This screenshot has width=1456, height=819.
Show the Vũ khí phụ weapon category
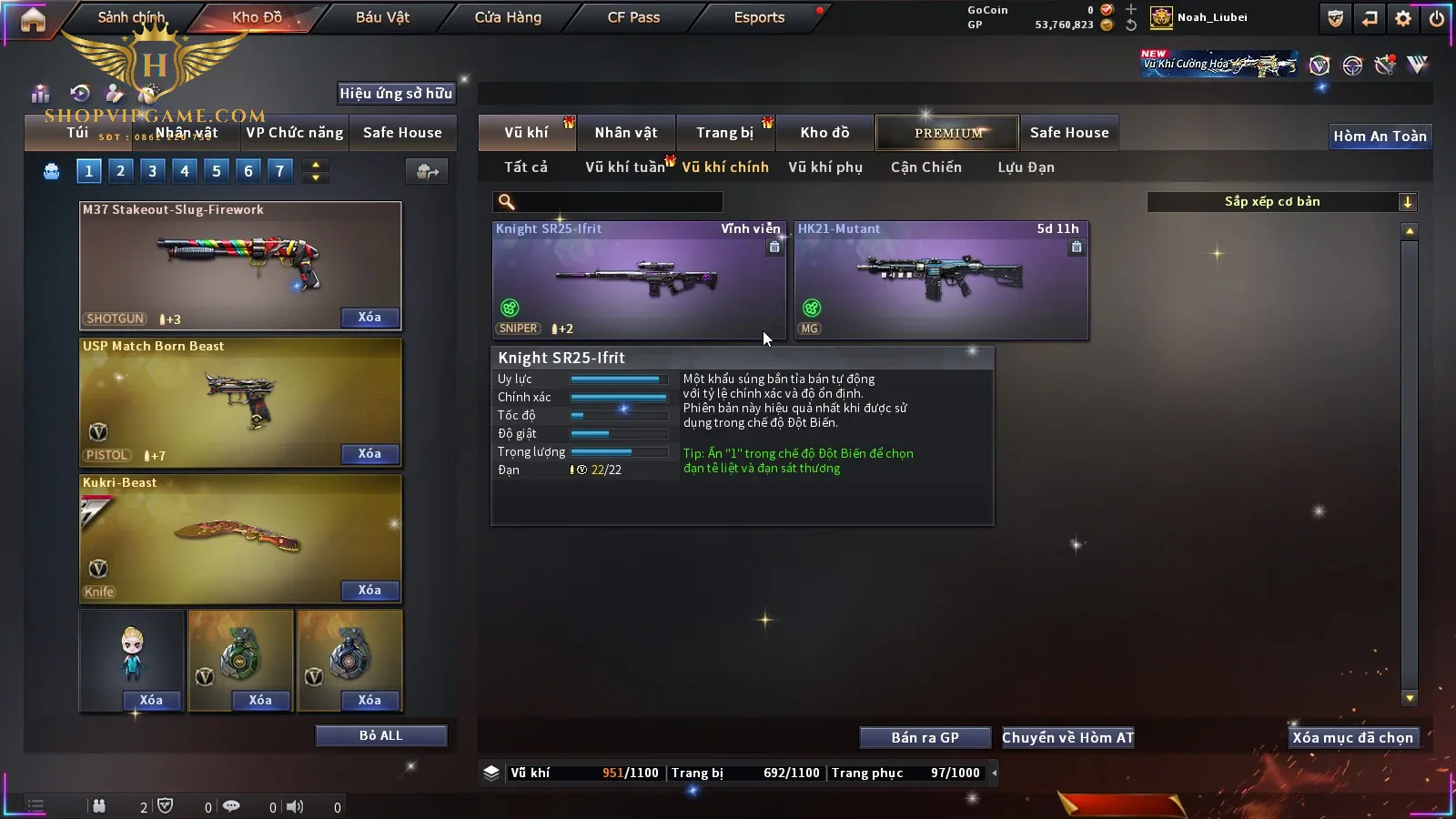(x=824, y=167)
